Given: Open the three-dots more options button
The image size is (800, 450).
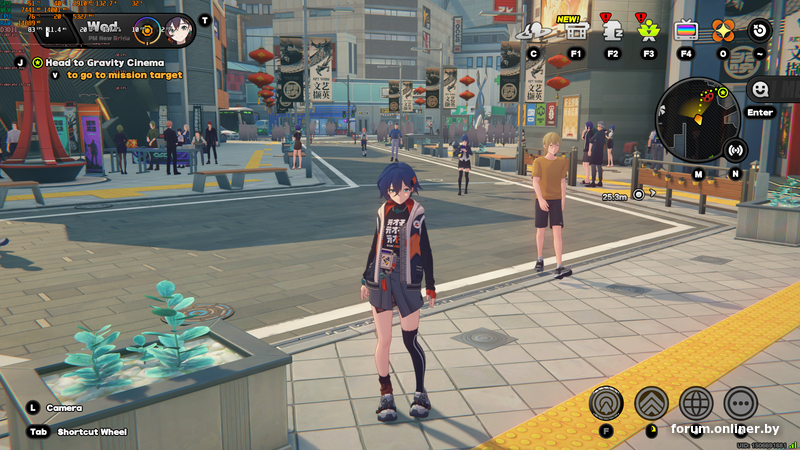Looking at the screenshot, I should (740, 403).
